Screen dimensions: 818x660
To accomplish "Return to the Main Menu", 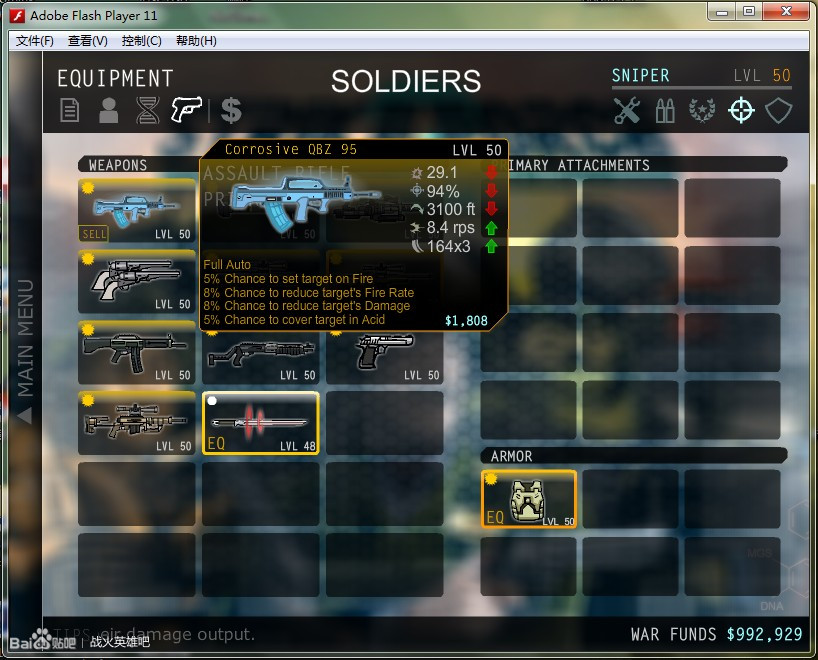I will tap(25, 350).
